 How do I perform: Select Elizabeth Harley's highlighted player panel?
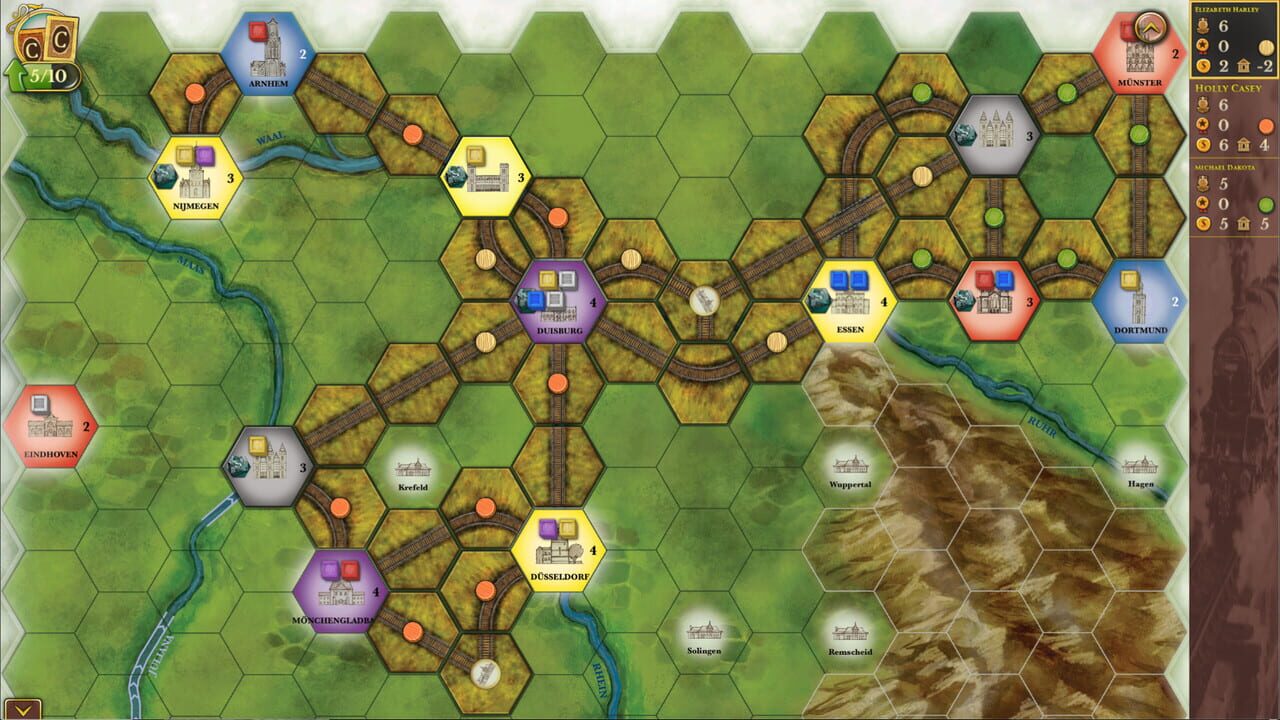[x=1235, y=40]
